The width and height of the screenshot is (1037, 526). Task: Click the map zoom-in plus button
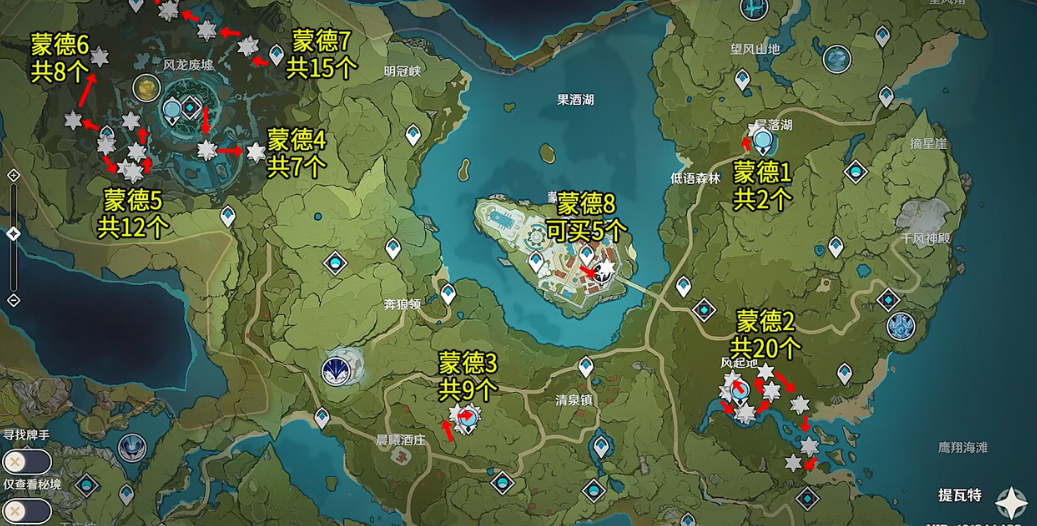(x=13, y=175)
